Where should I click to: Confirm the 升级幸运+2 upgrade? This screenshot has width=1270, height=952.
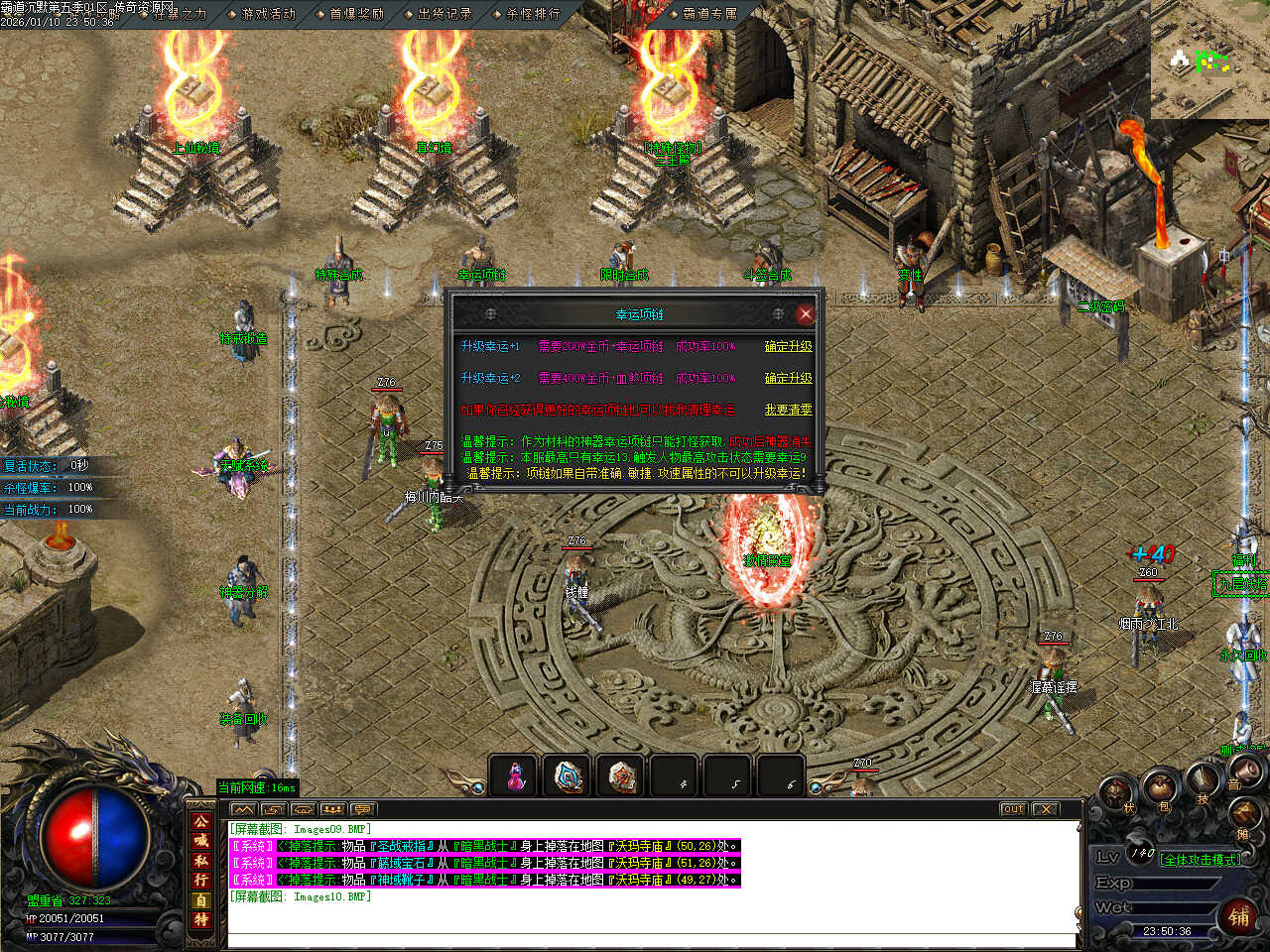788,378
